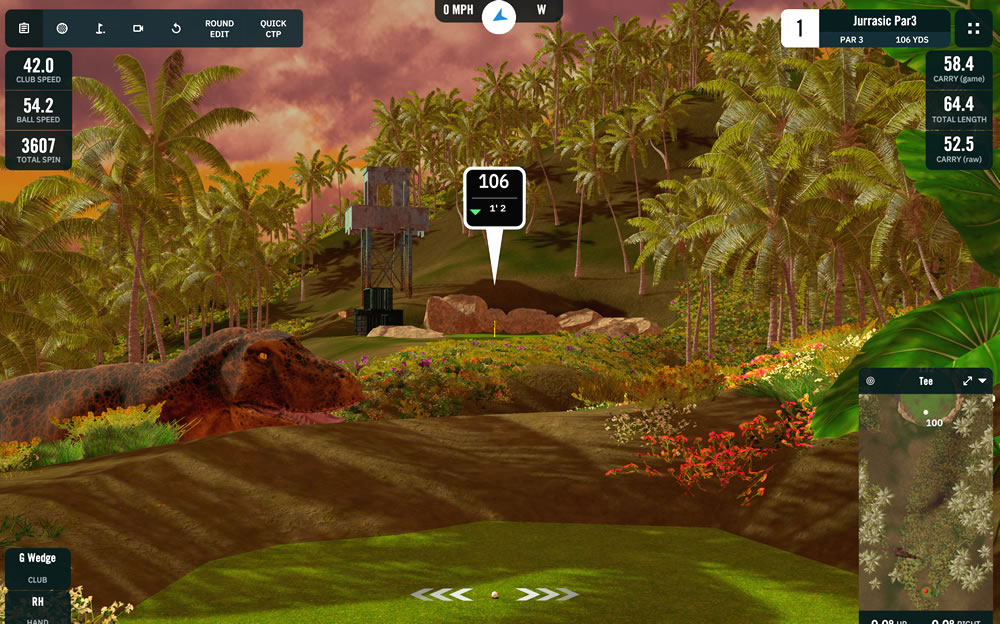Open Round Edit
Screen dimensions: 1000x624
[x=219, y=29]
